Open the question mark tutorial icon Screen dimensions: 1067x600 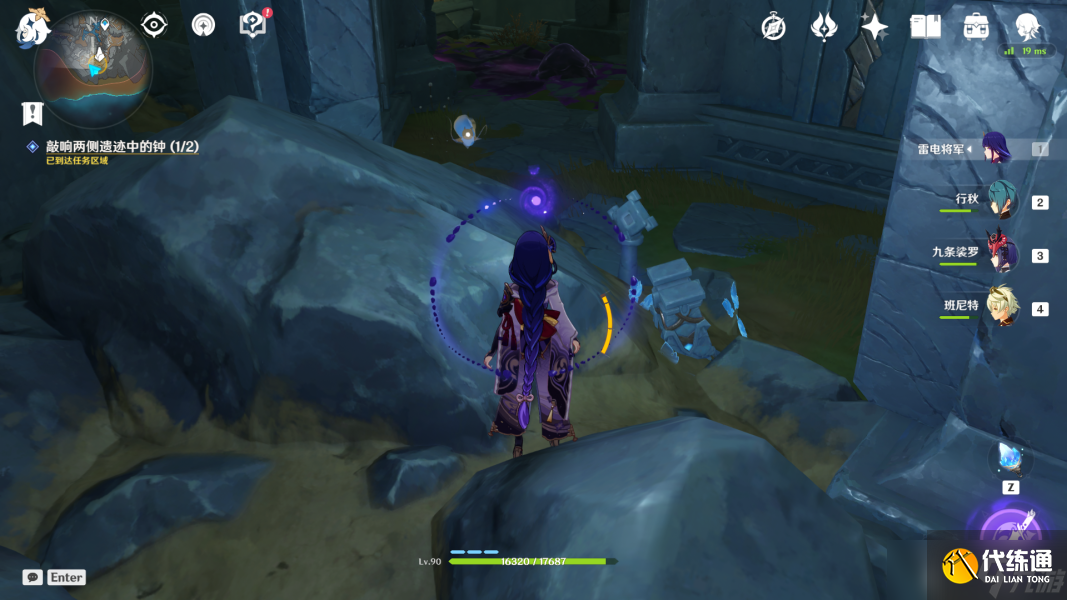tap(253, 25)
